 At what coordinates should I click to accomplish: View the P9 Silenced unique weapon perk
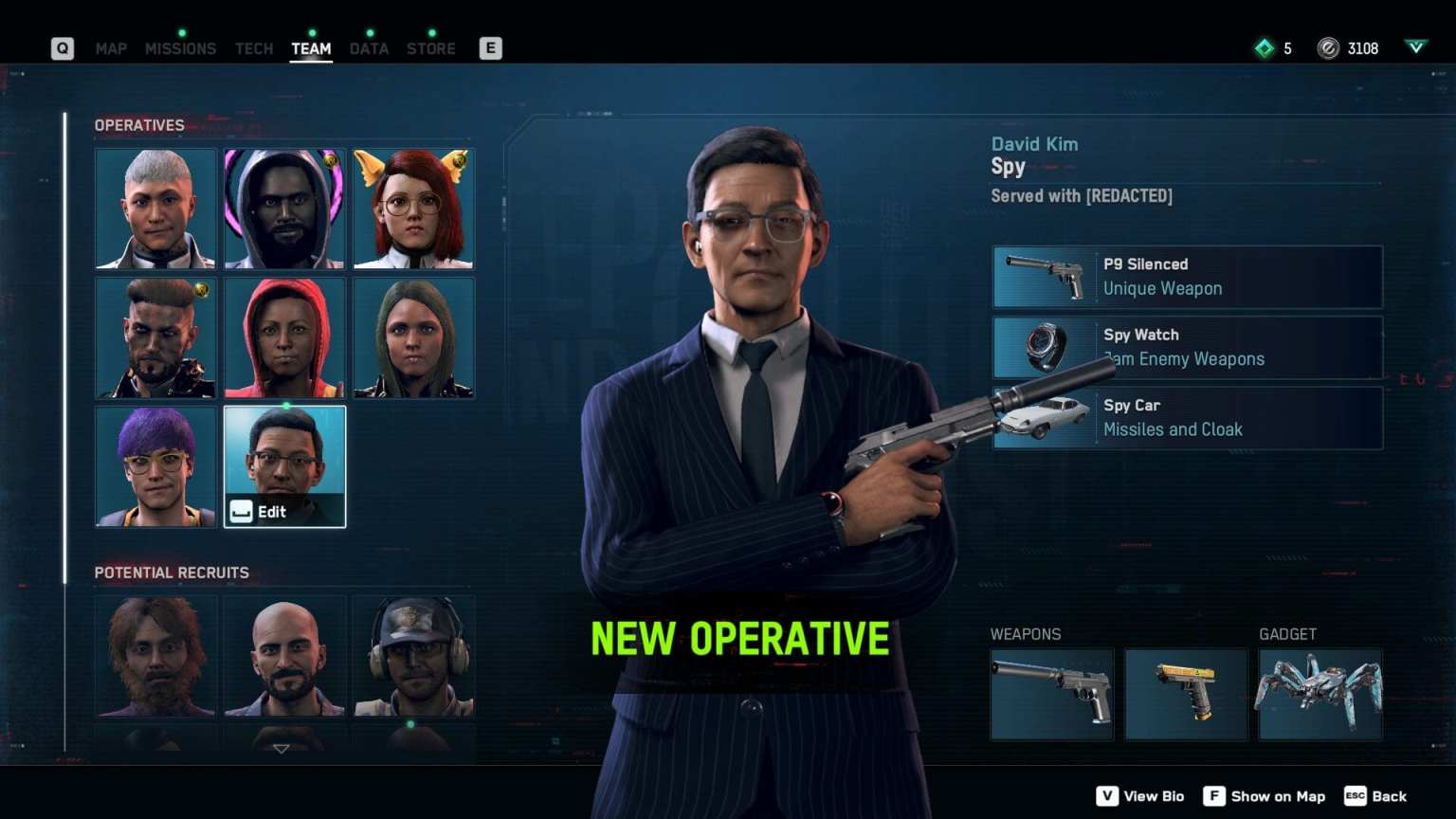point(1187,277)
